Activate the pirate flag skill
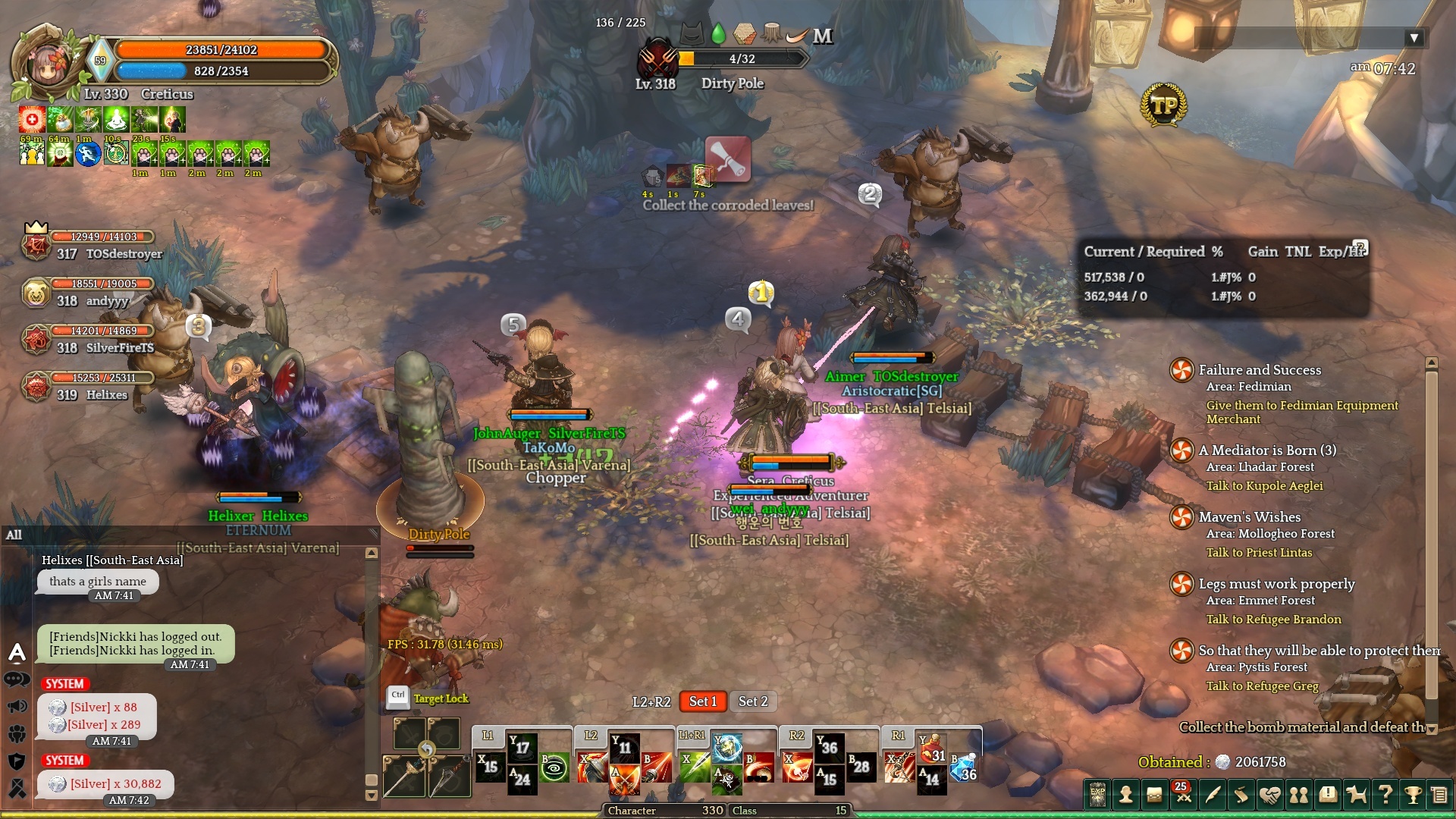Image resolution: width=1456 pixels, height=819 pixels. coord(726,779)
